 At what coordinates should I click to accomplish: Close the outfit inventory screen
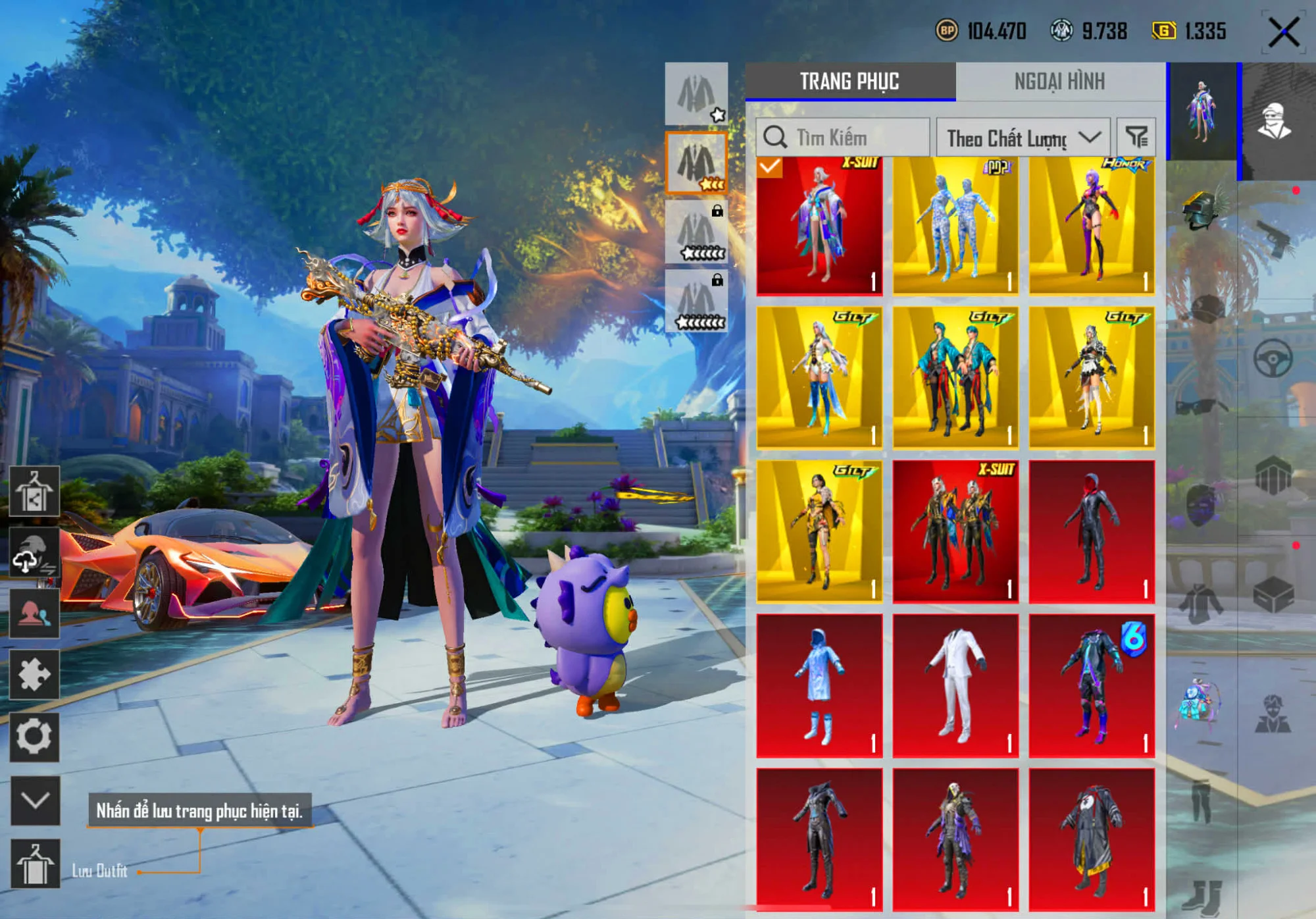point(1283,32)
